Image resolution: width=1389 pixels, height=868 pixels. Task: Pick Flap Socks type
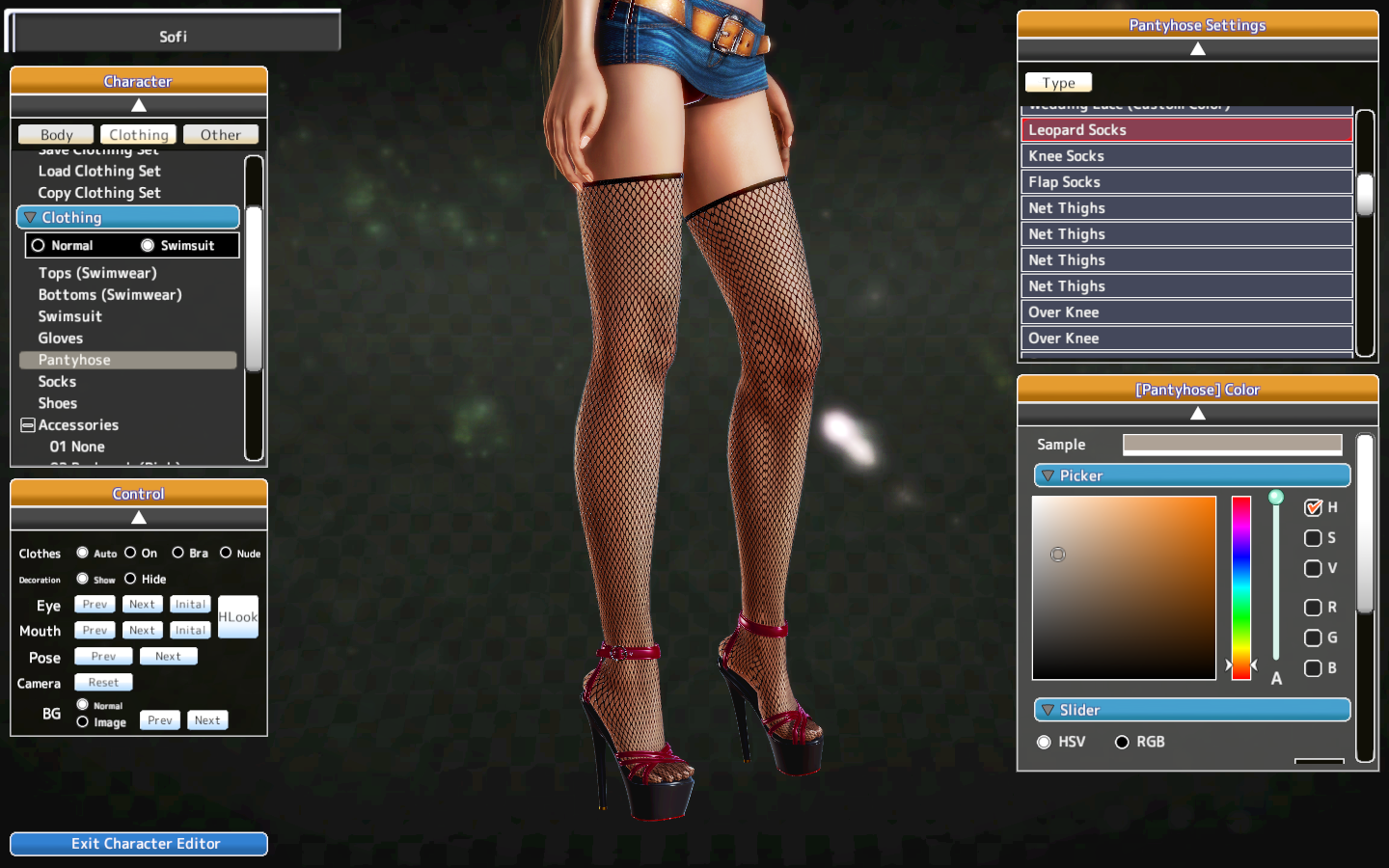click(1186, 182)
